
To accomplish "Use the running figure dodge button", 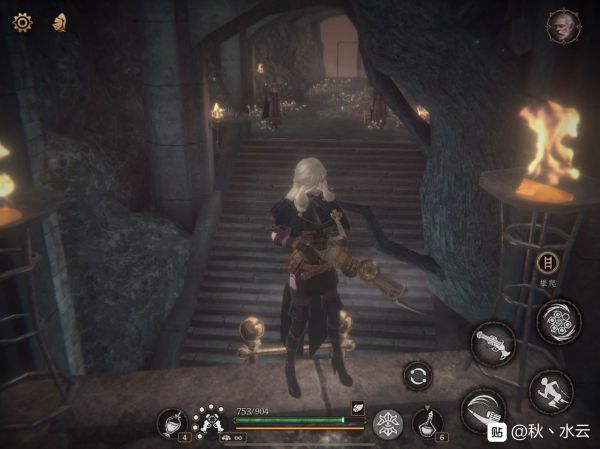I will coord(551,391).
